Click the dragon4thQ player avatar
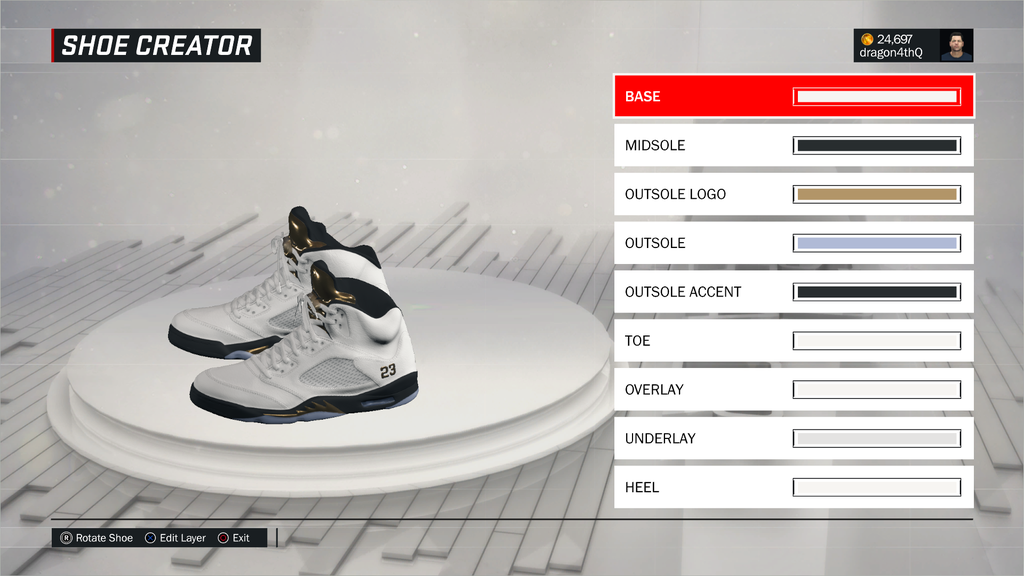This screenshot has height=576, width=1024. 956,46
